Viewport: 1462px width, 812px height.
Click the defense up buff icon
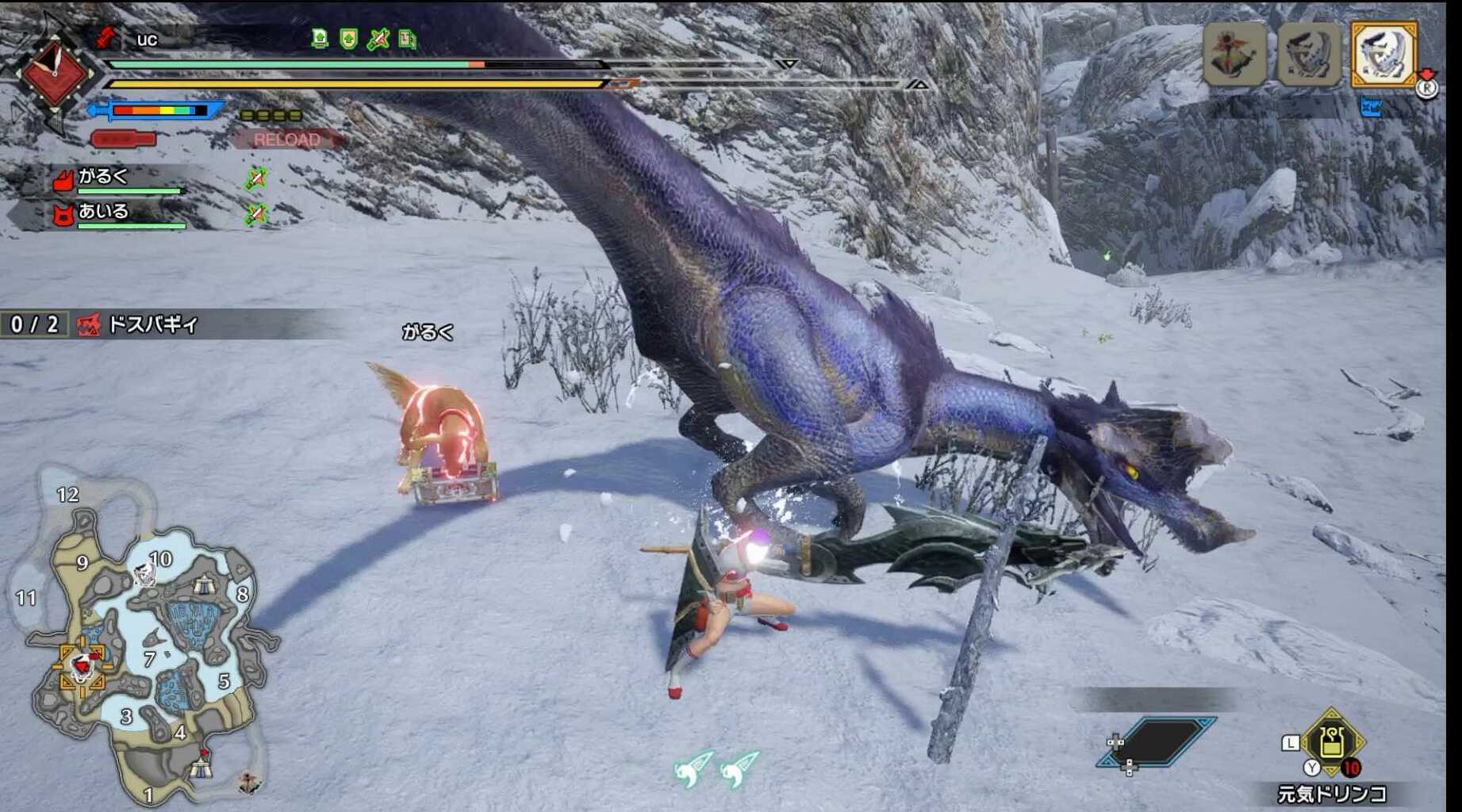(349, 38)
